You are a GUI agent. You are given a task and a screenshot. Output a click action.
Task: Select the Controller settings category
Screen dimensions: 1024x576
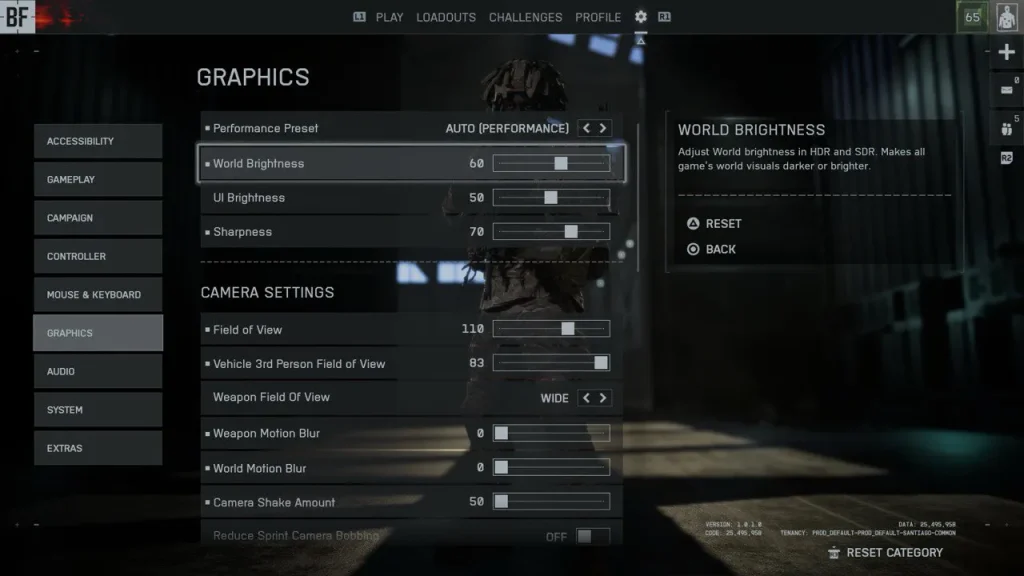(97, 256)
